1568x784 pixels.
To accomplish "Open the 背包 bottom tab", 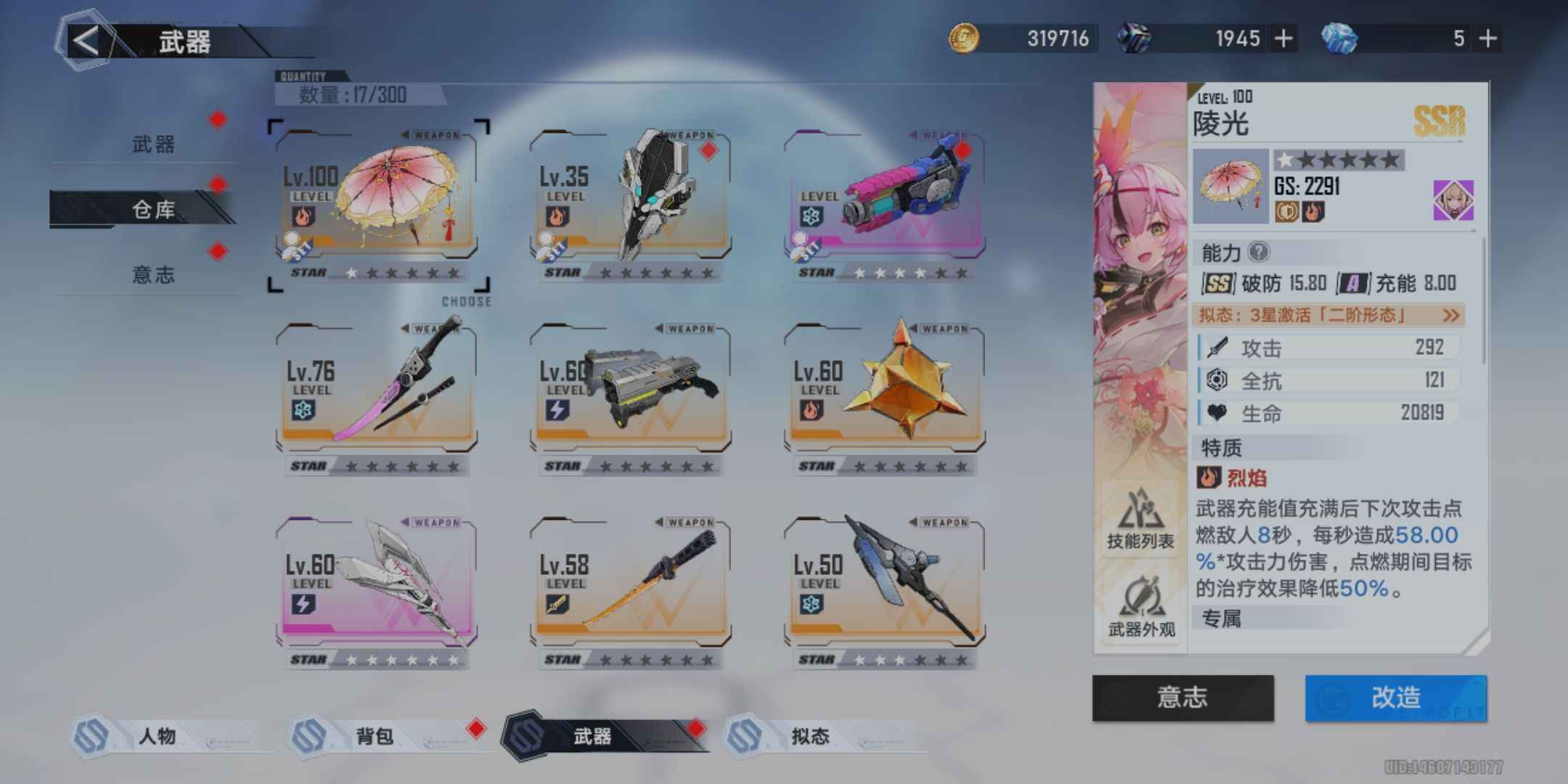I will [x=375, y=736].
